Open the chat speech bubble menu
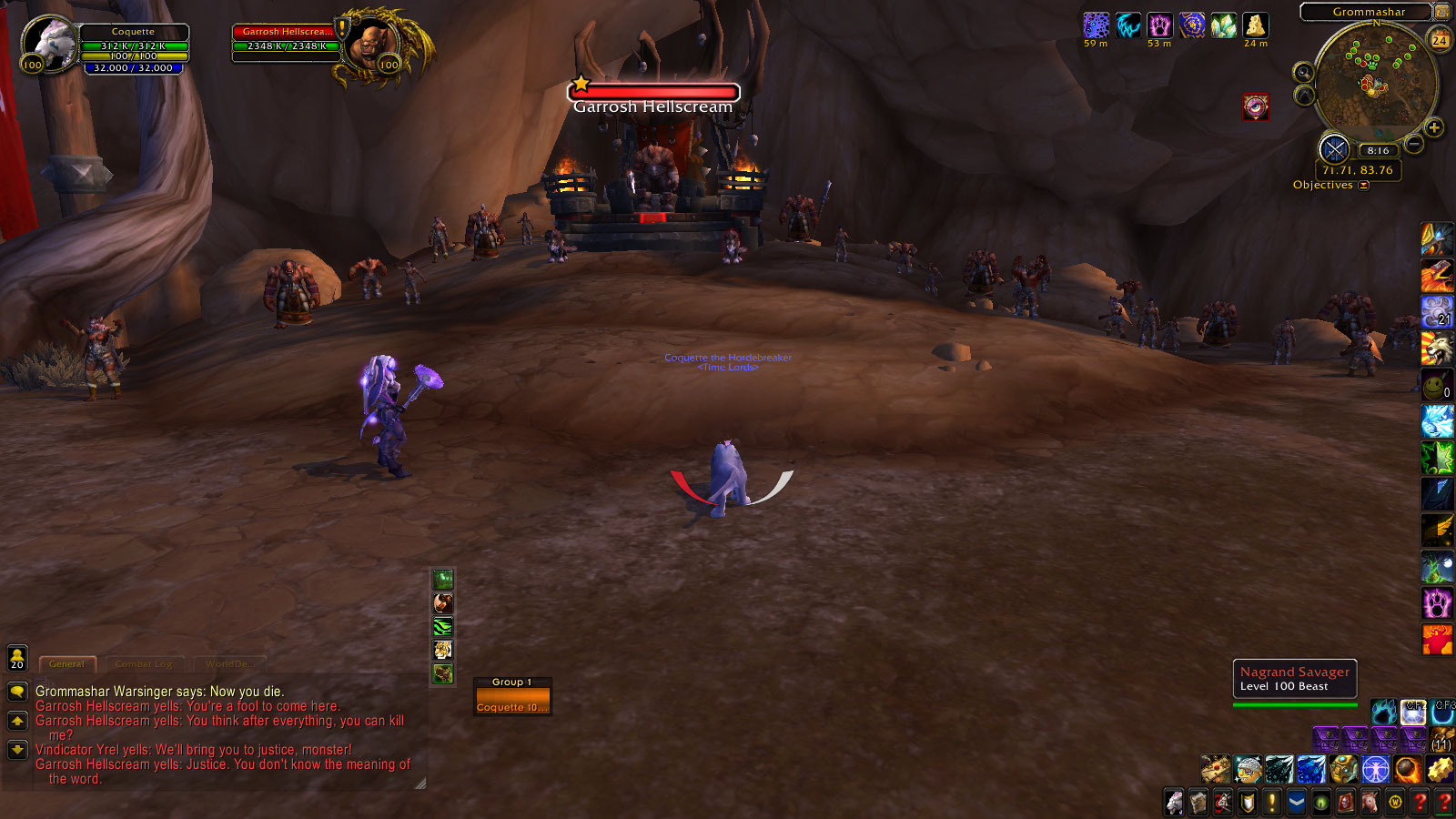The height and width of the screenshot is (819, 1456). (x=17, y=692)
